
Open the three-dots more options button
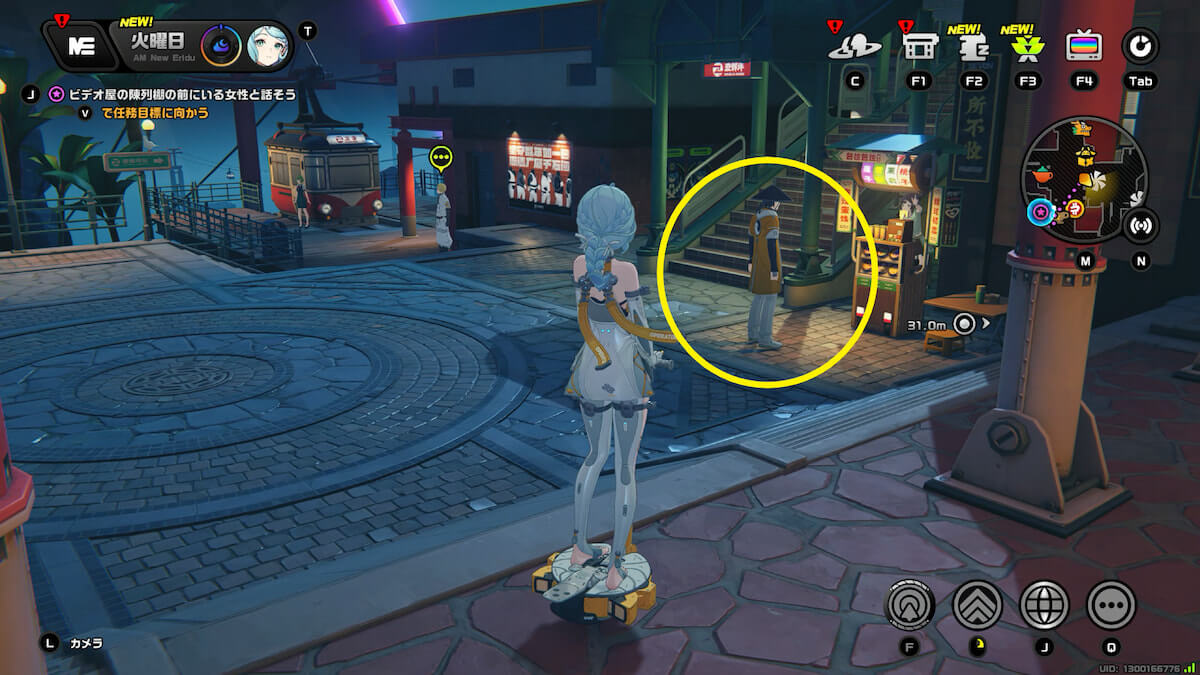click(1111, 604)
